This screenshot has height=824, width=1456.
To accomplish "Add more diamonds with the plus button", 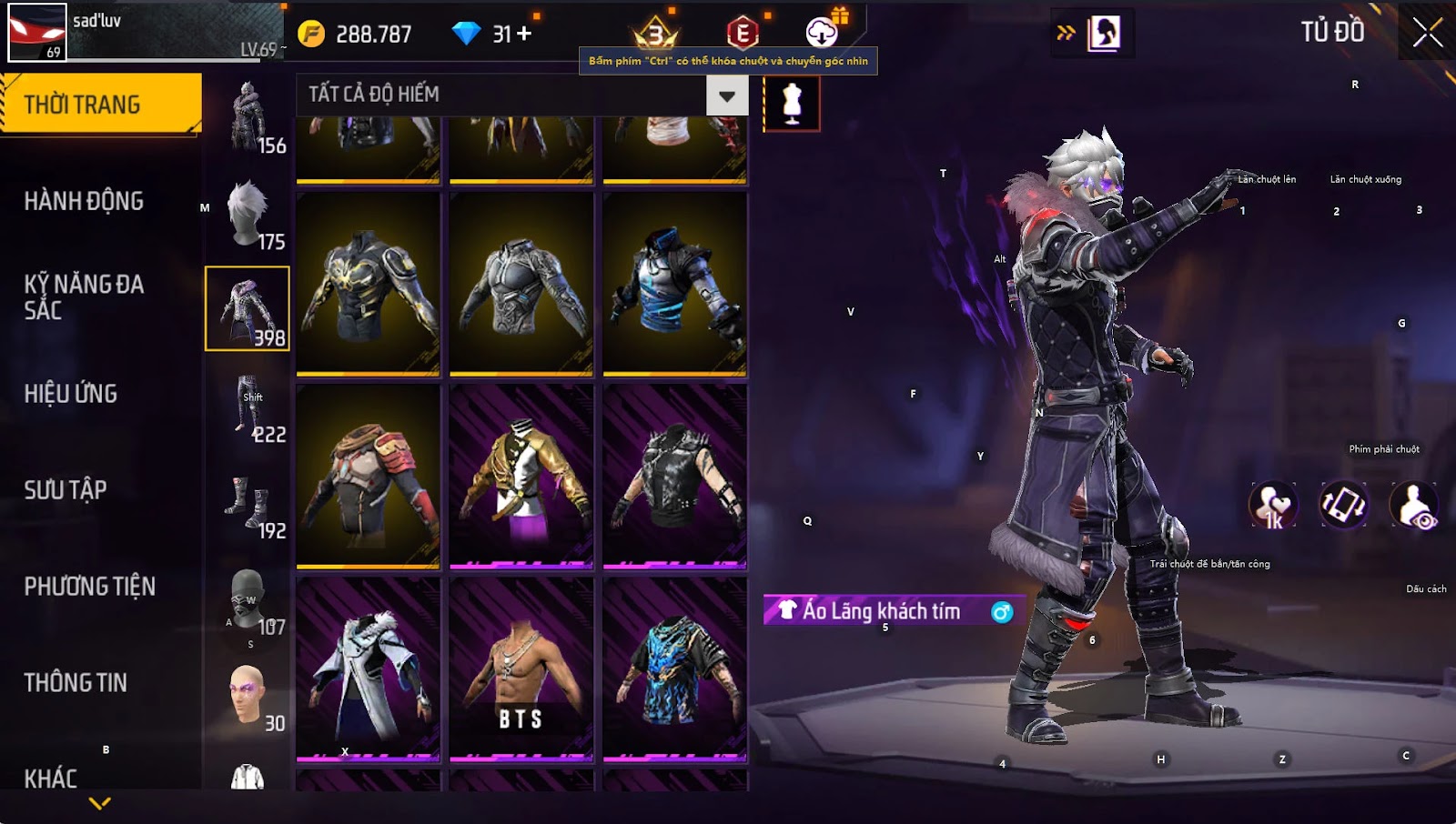I will pos(524,34).
